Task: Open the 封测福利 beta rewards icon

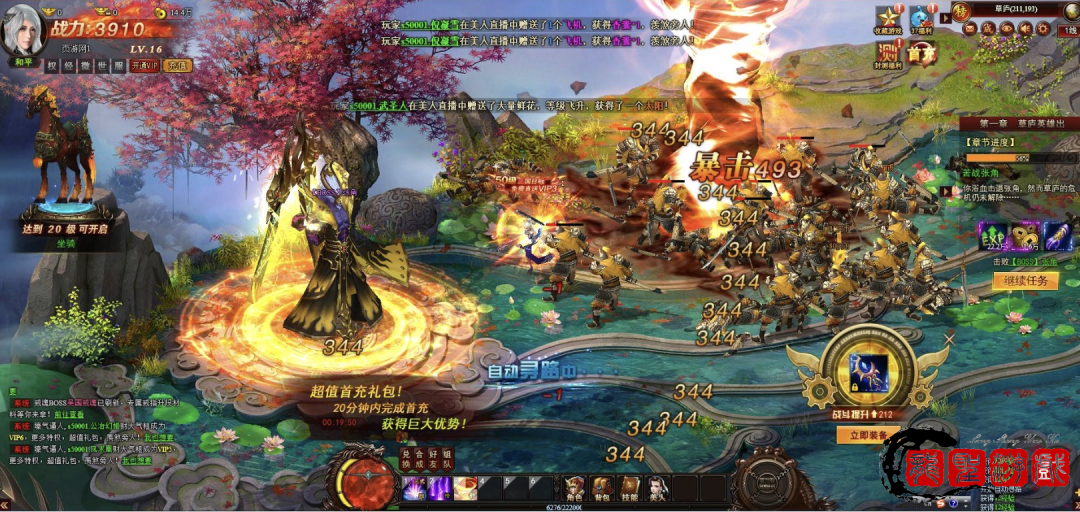Action: pyautogui.click(x=887, y=55)
